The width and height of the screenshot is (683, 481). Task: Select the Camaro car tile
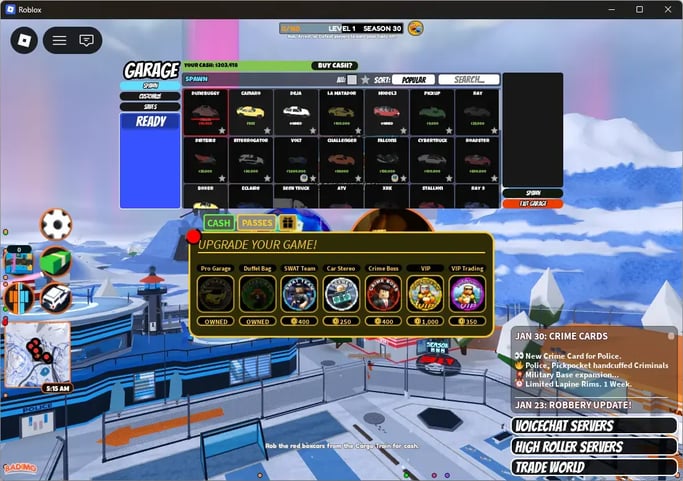pos(250,112)
